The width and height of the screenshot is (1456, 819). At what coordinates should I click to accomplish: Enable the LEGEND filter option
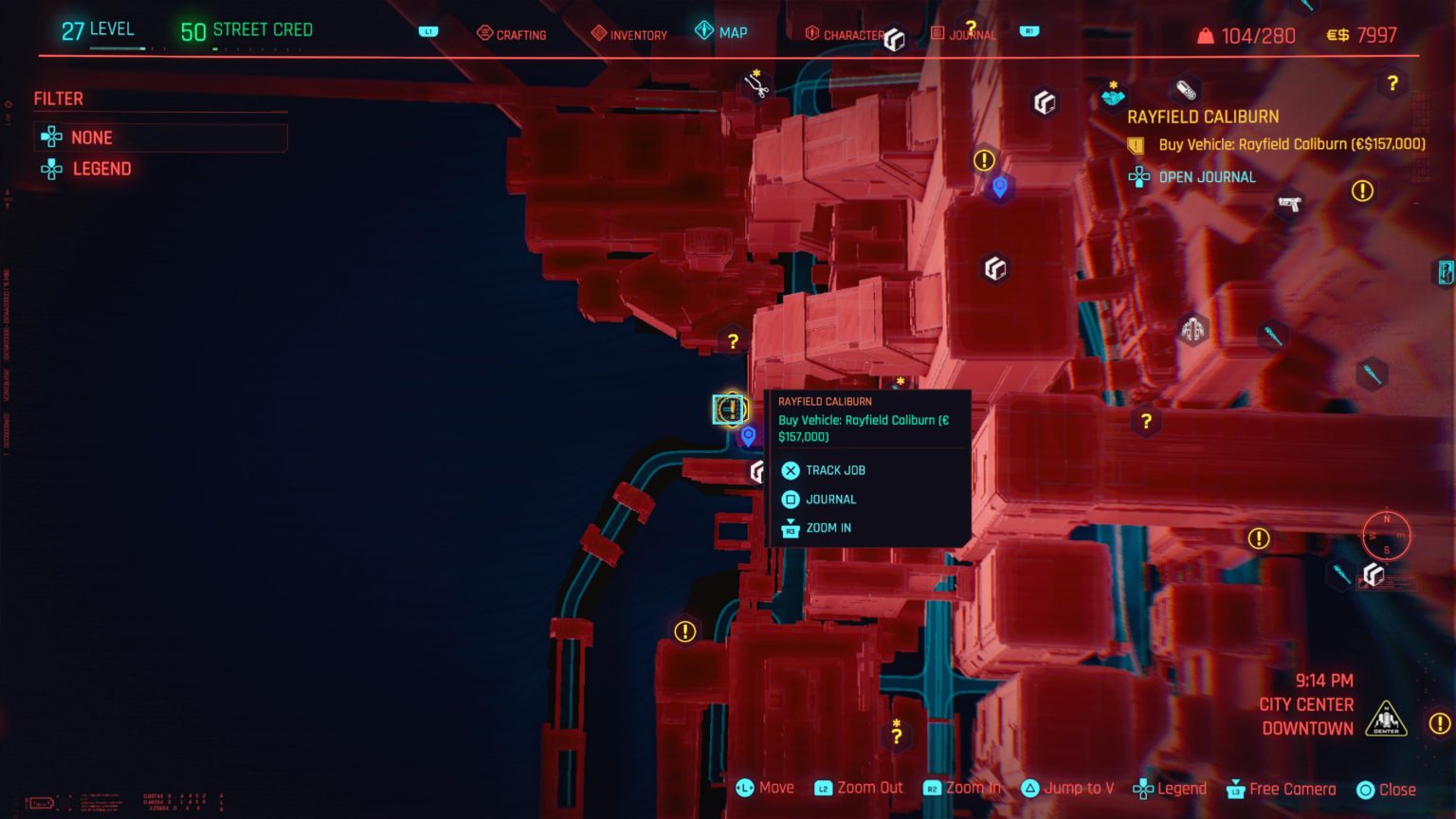100,169
